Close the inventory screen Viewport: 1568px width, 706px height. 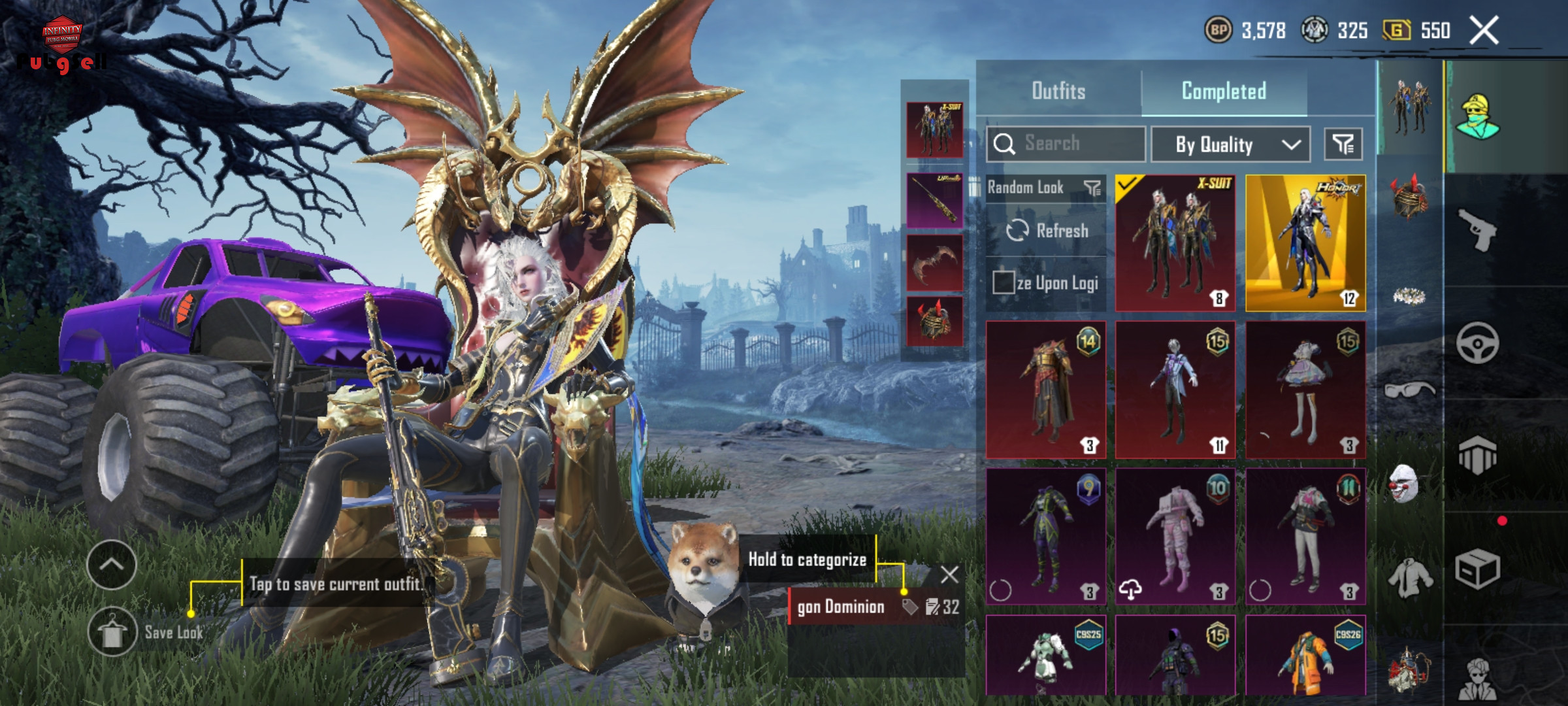click(x=1484, y=31)
